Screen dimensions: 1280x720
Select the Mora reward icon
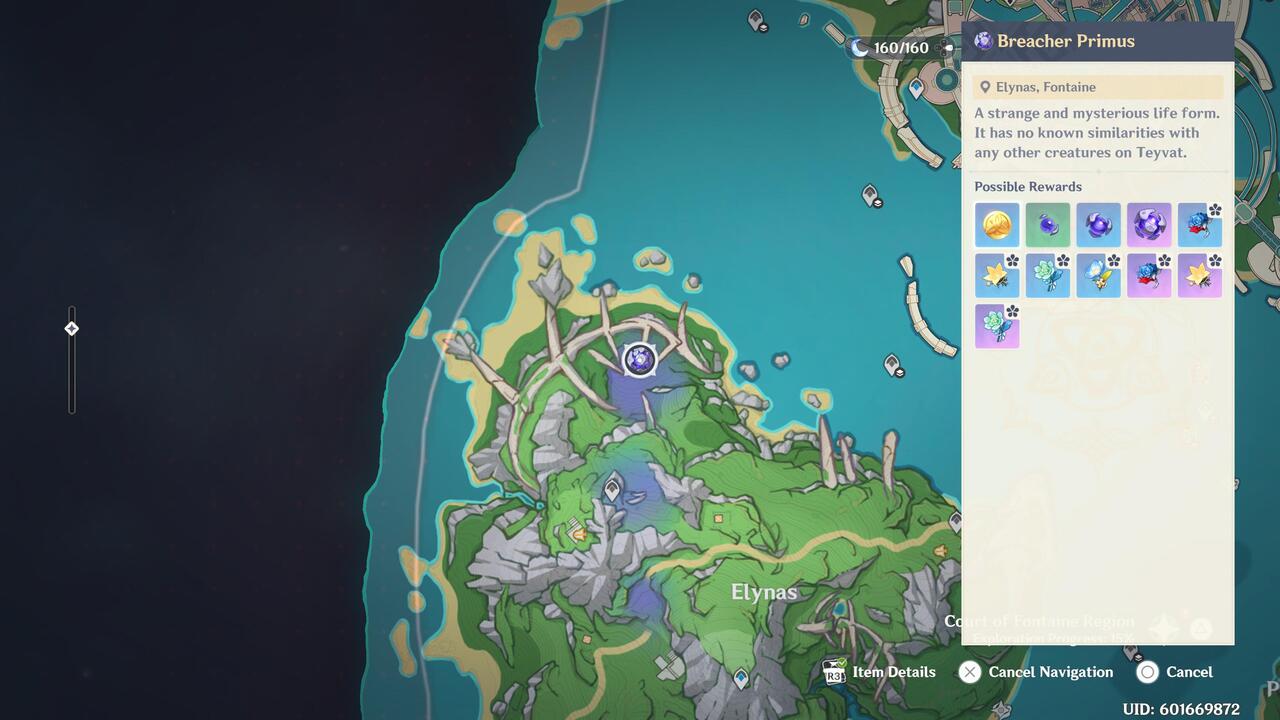(x=997, y=225)
